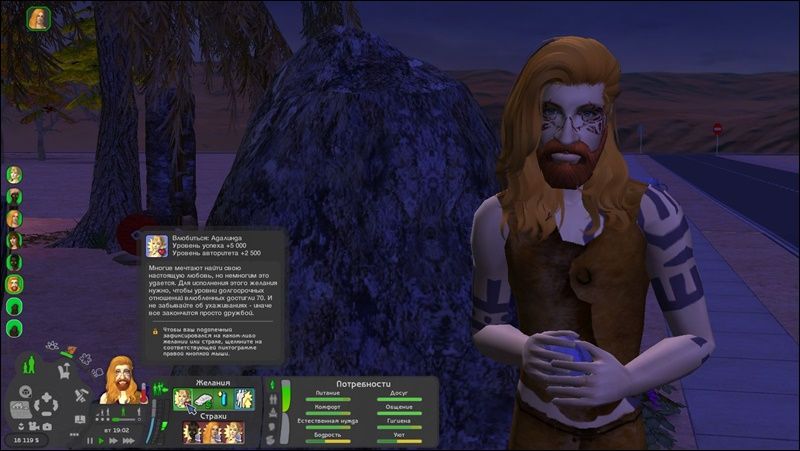Switch to the blonde Sim at top of sidebar

click(x=15, y=174)
